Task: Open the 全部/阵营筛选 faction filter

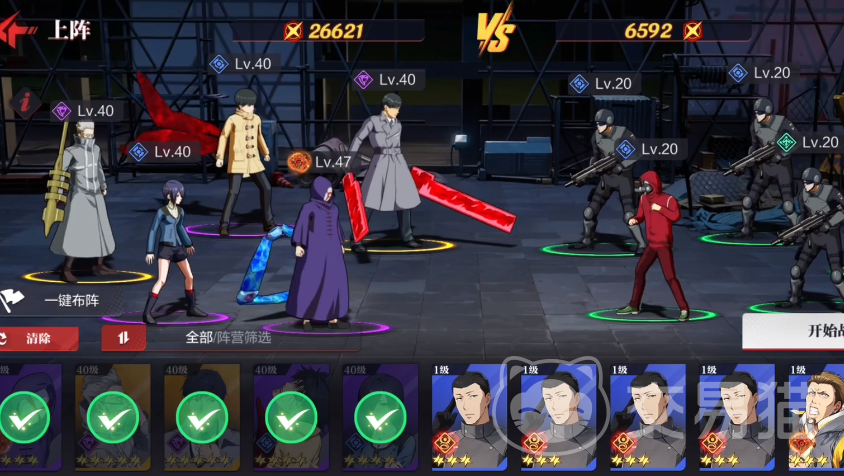Action: (x=228, y=338)
